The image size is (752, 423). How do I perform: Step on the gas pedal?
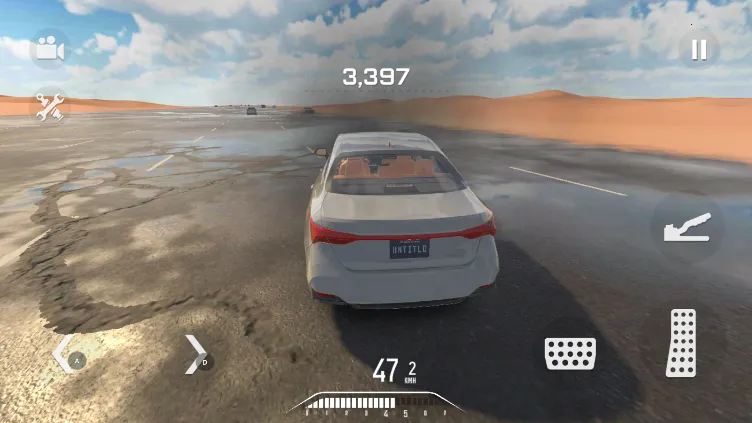(681, 343)
